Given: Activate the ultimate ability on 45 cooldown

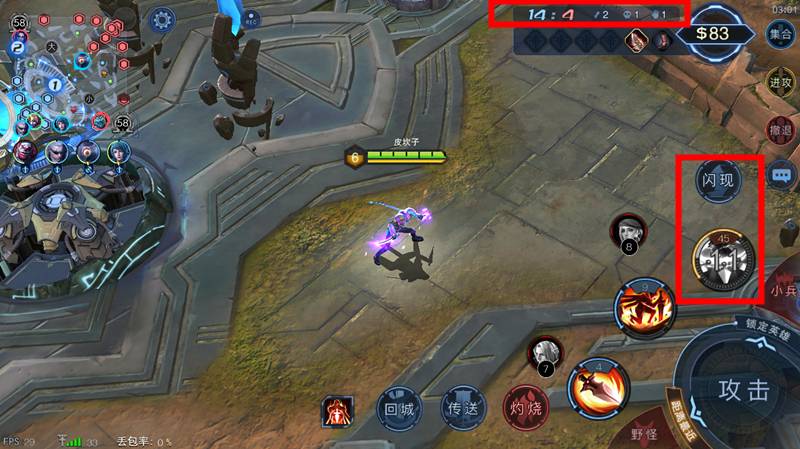Looking at the screenshot, I should click(722, 259).
